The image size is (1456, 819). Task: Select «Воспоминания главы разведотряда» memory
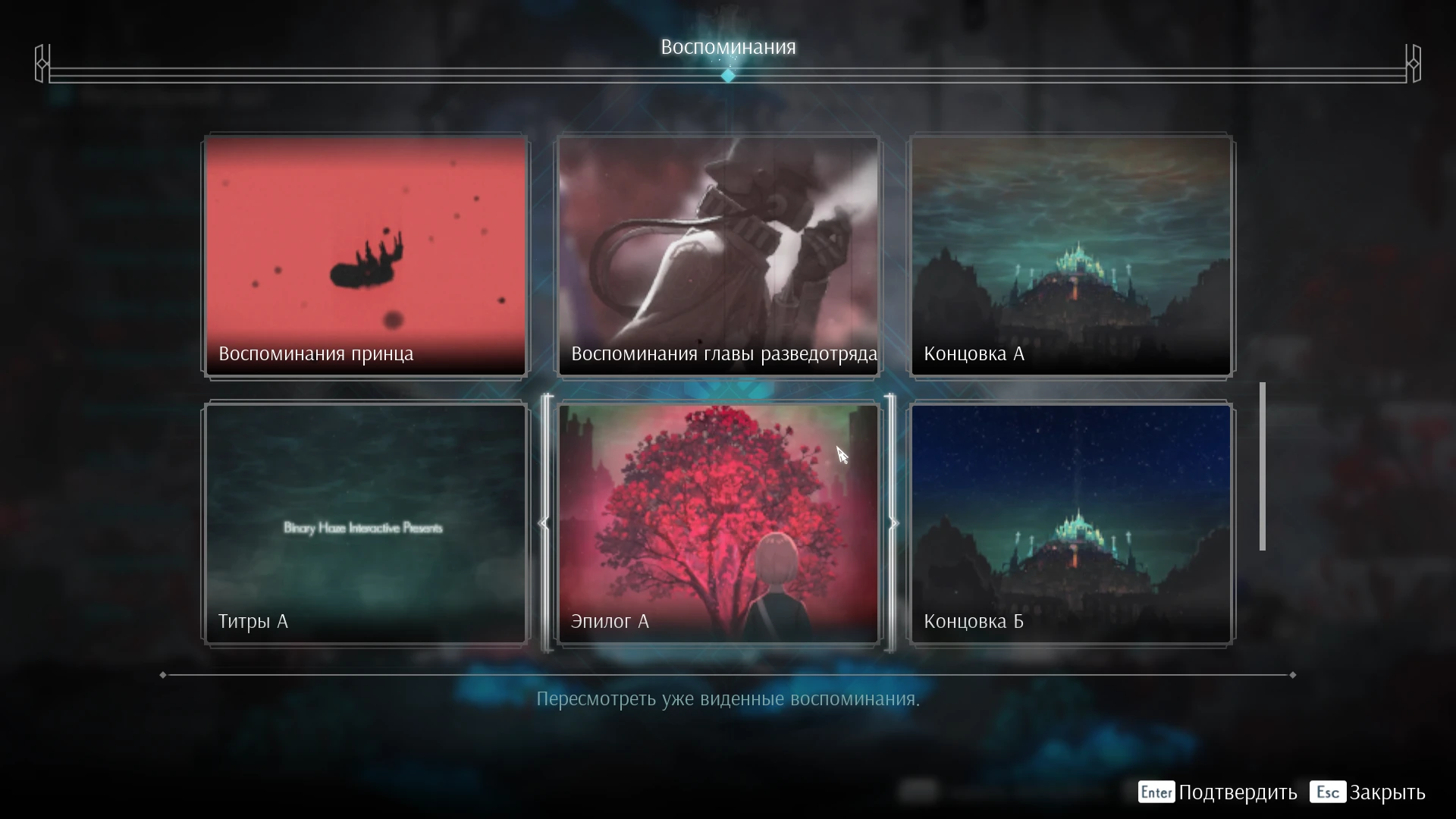click(718, 256)
